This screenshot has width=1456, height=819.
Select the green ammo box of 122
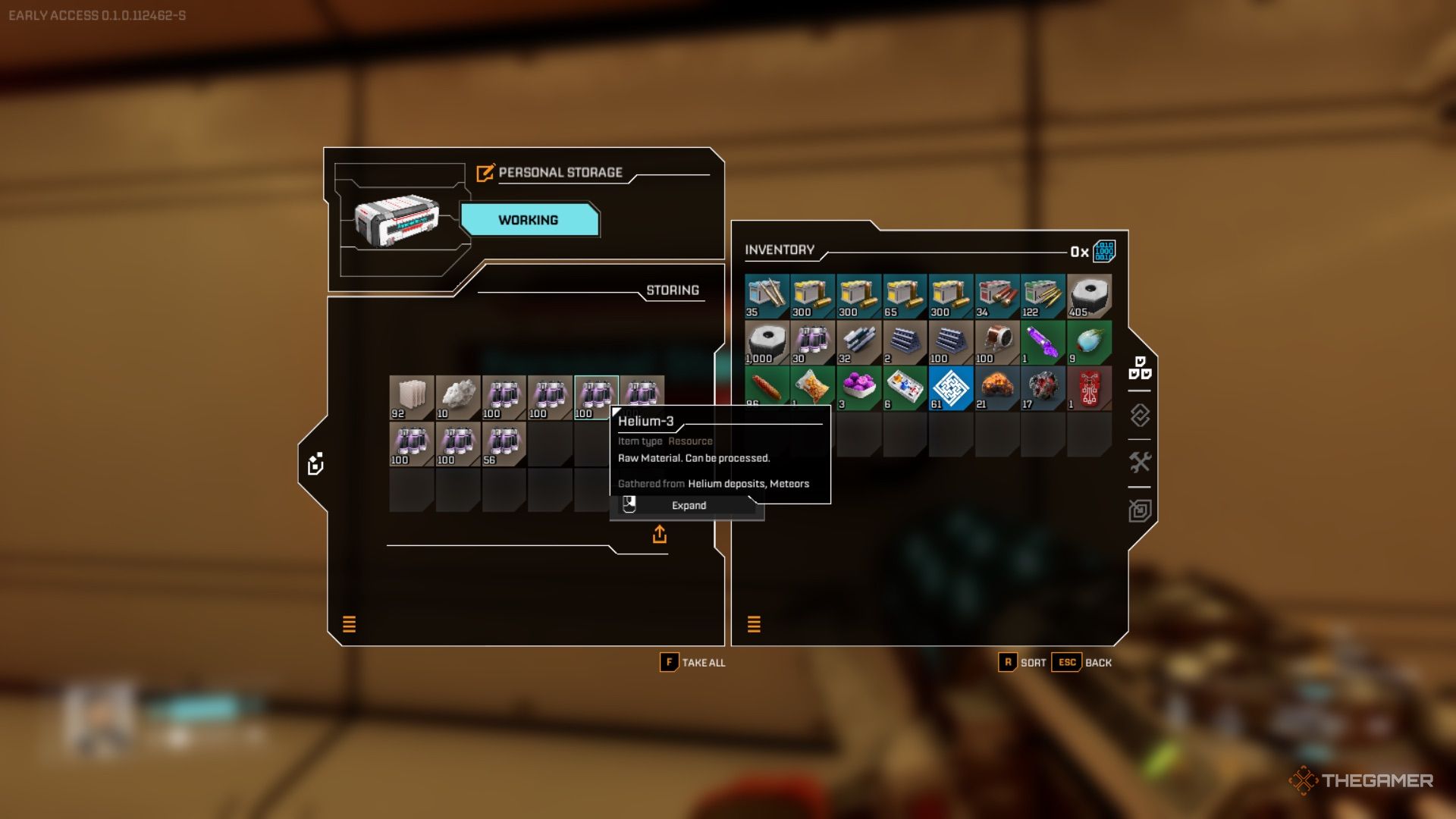[x=1043, y=297]
